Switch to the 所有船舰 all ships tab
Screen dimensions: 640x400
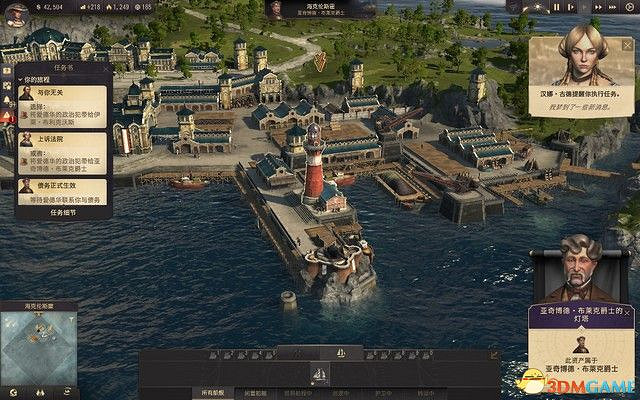pos(215,393)
